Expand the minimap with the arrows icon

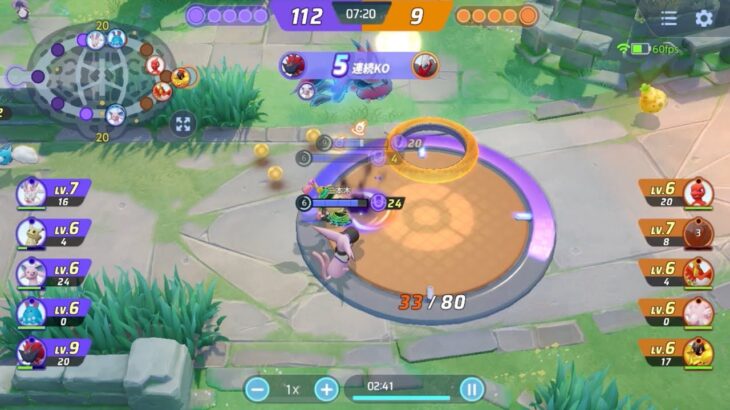[182, 124]
